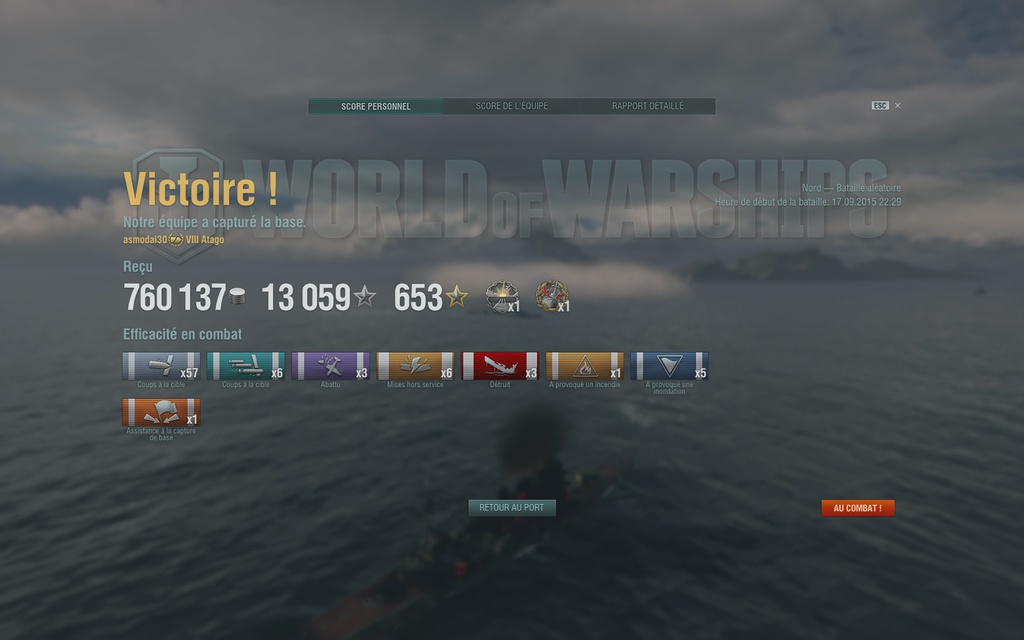
Task: Click the Retour au port button
Action: (x=511, y=508)
